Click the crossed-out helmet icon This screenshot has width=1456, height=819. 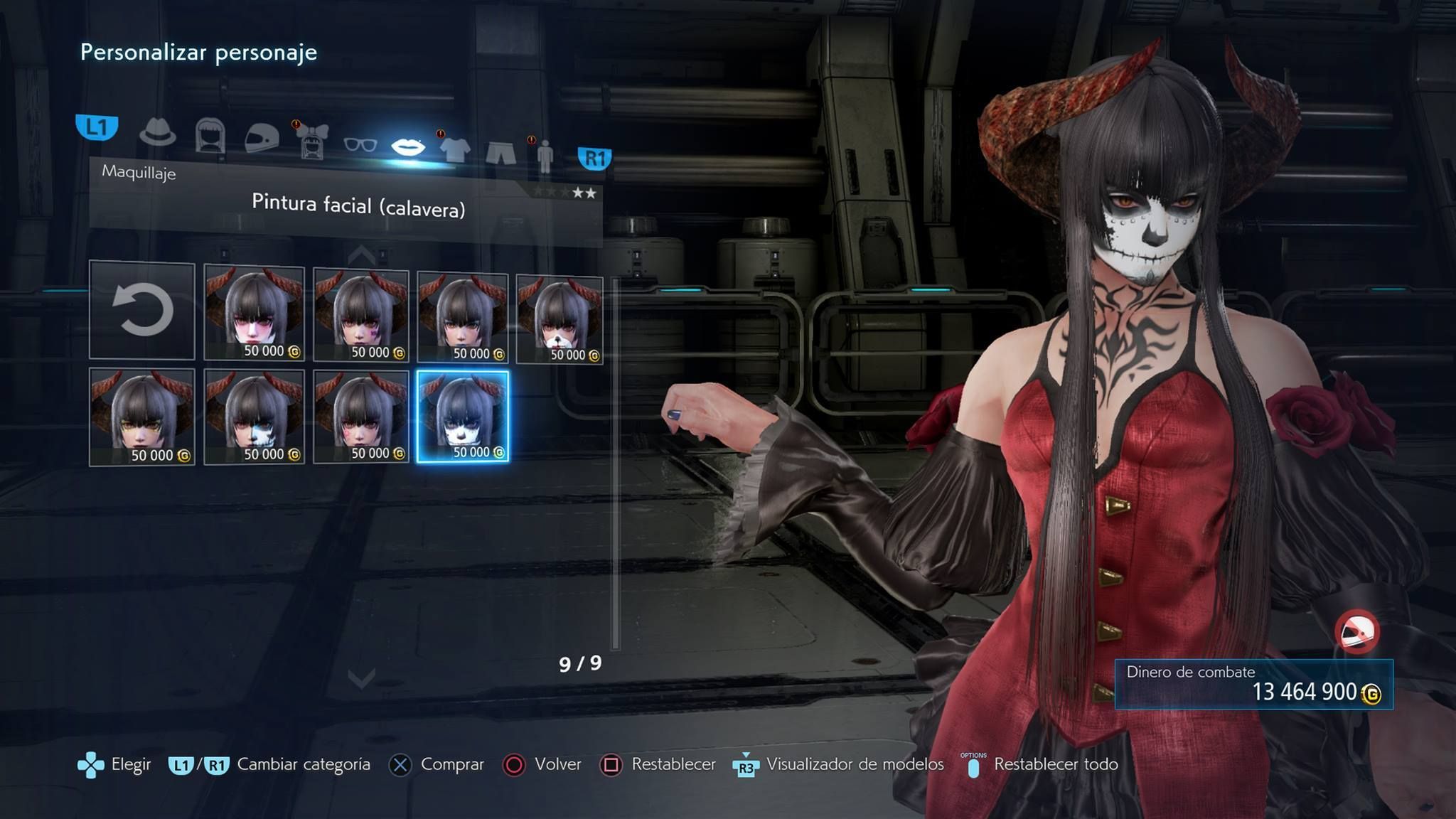[1356, 631]
